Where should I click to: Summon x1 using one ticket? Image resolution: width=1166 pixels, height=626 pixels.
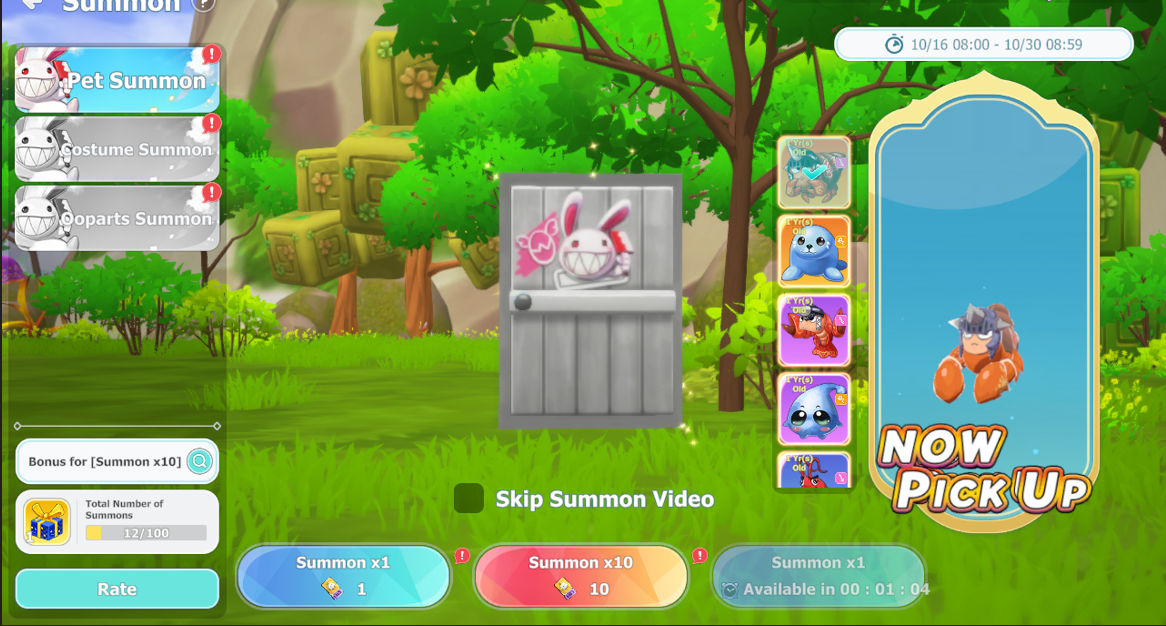pyautogui.click(x=343, y=576)
